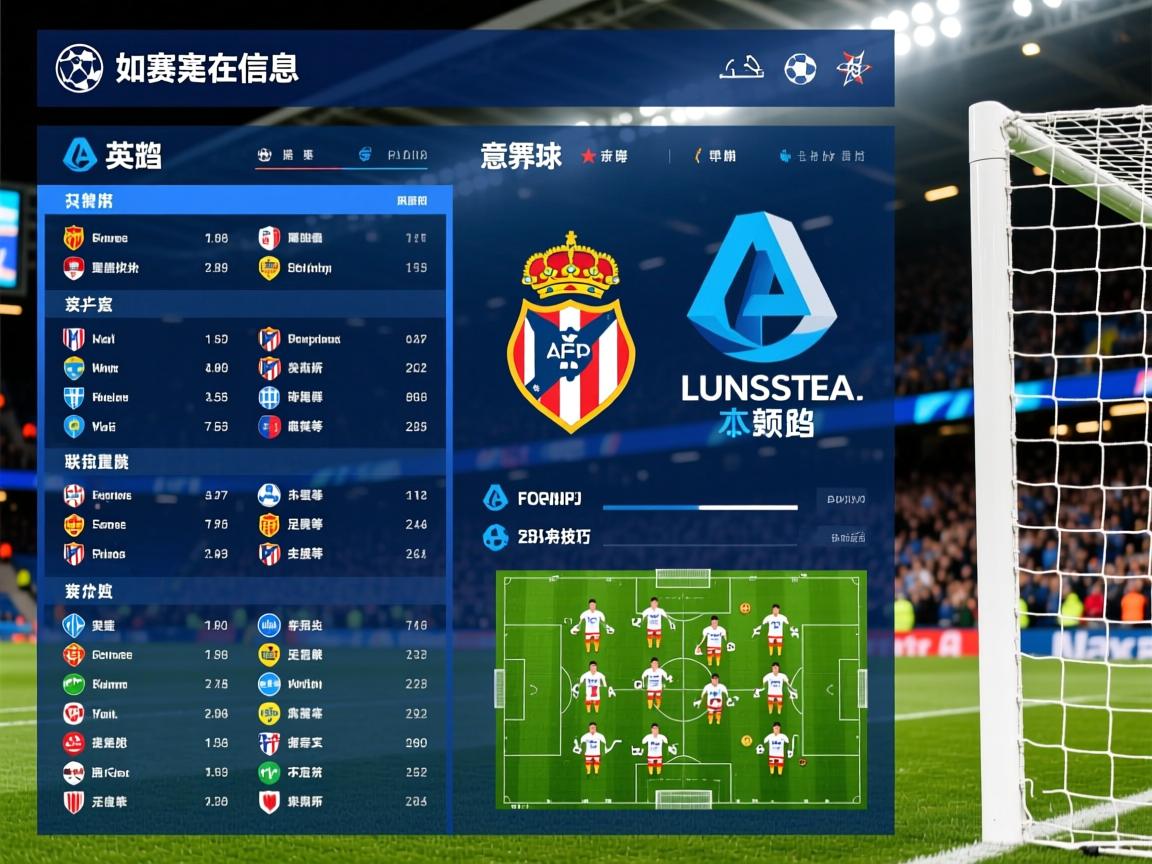
Task: Open the formation pitch lineup preview
Action: (x=681, y=689)
